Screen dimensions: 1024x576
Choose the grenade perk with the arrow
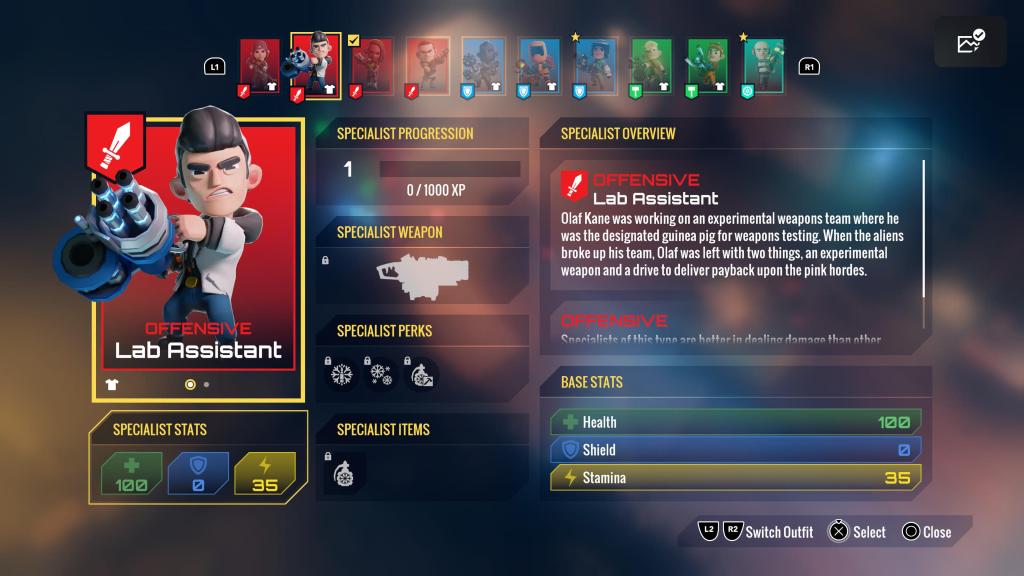point(419,374)
